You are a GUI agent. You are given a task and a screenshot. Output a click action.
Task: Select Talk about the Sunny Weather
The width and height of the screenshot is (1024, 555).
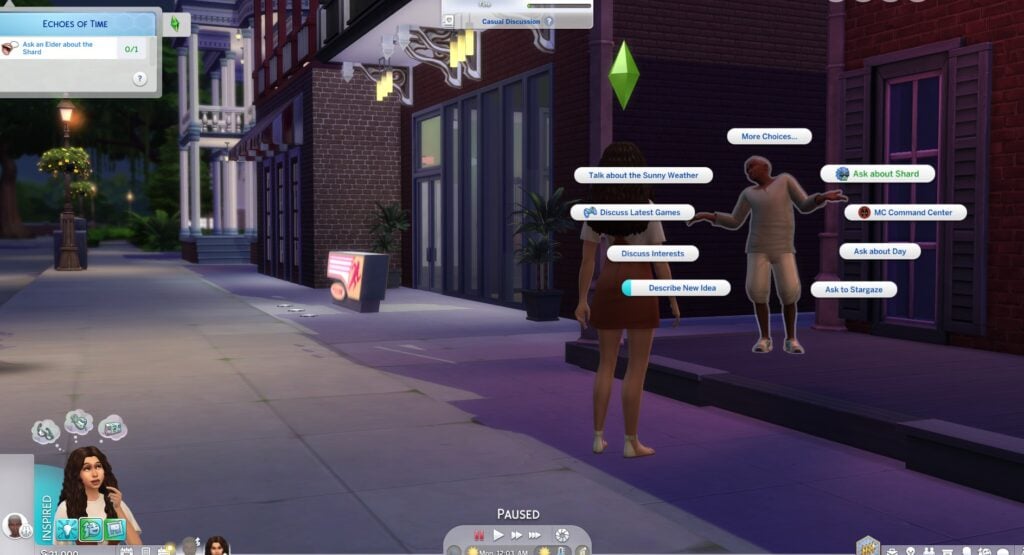tap(643, 175)
